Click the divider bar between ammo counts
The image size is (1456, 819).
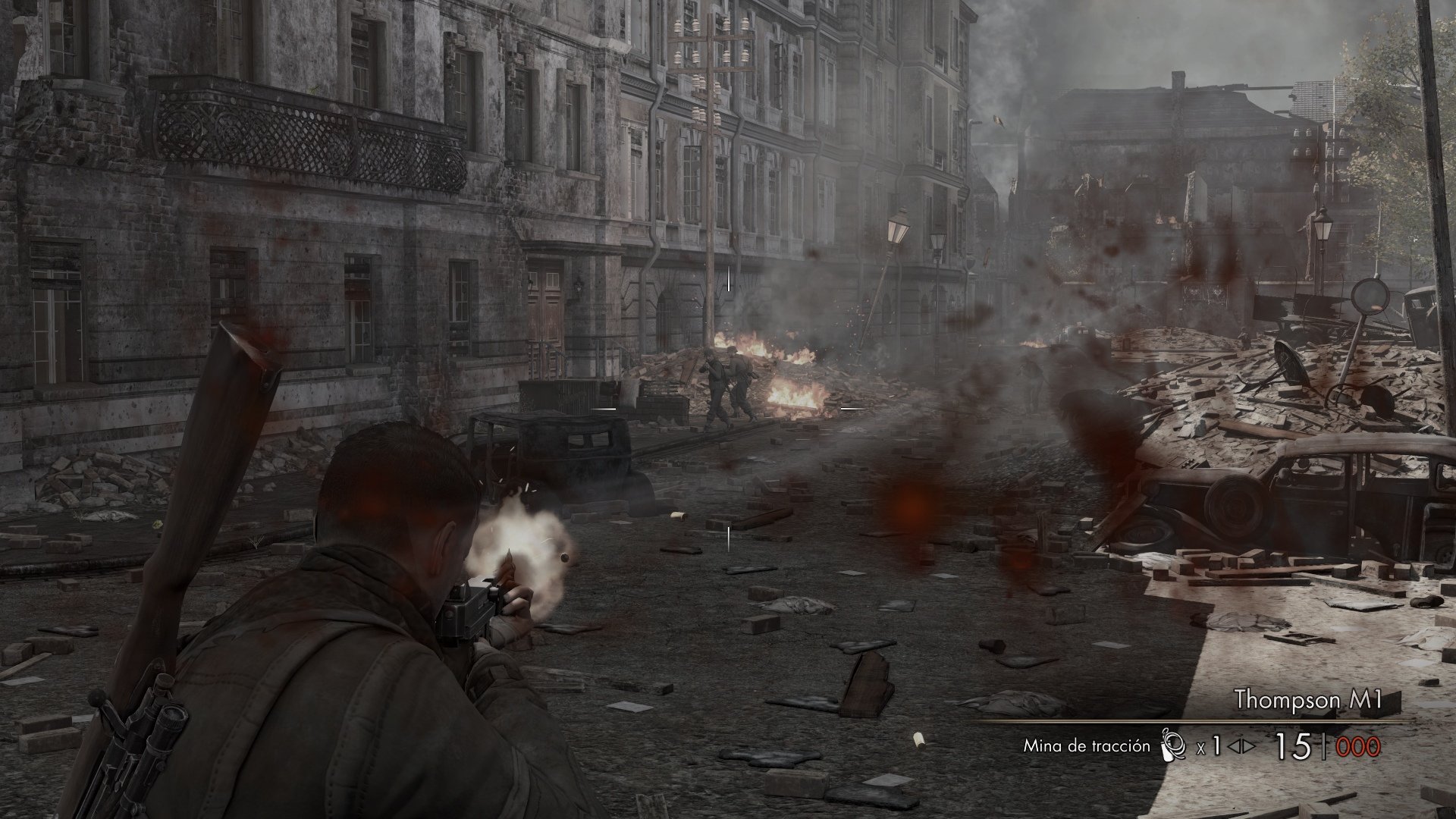point(1325,746)
